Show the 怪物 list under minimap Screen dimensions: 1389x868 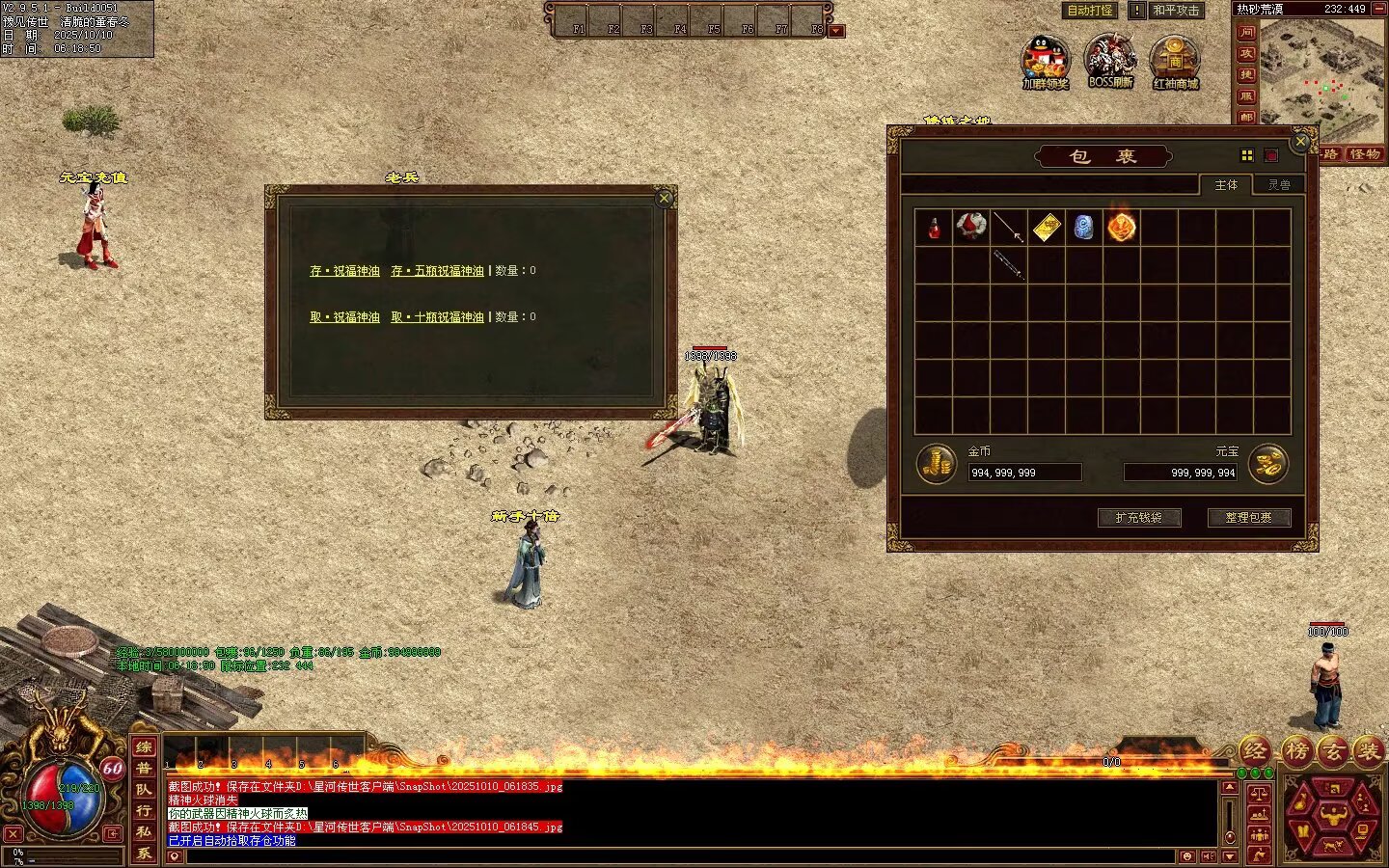pyautogui.click(x=1364, y=154)
